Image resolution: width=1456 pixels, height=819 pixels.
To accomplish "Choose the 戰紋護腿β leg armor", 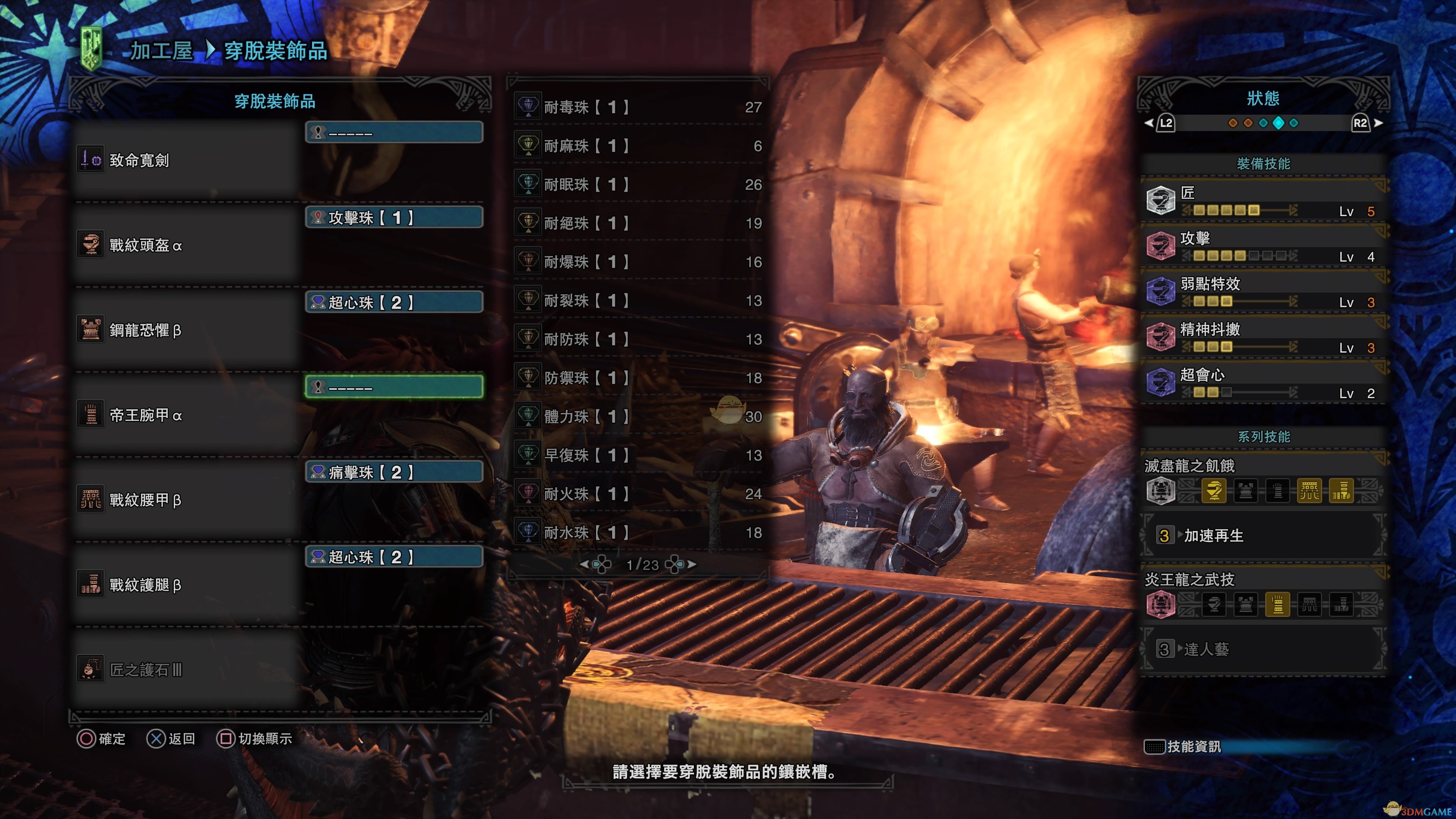I will click(187, 585).
